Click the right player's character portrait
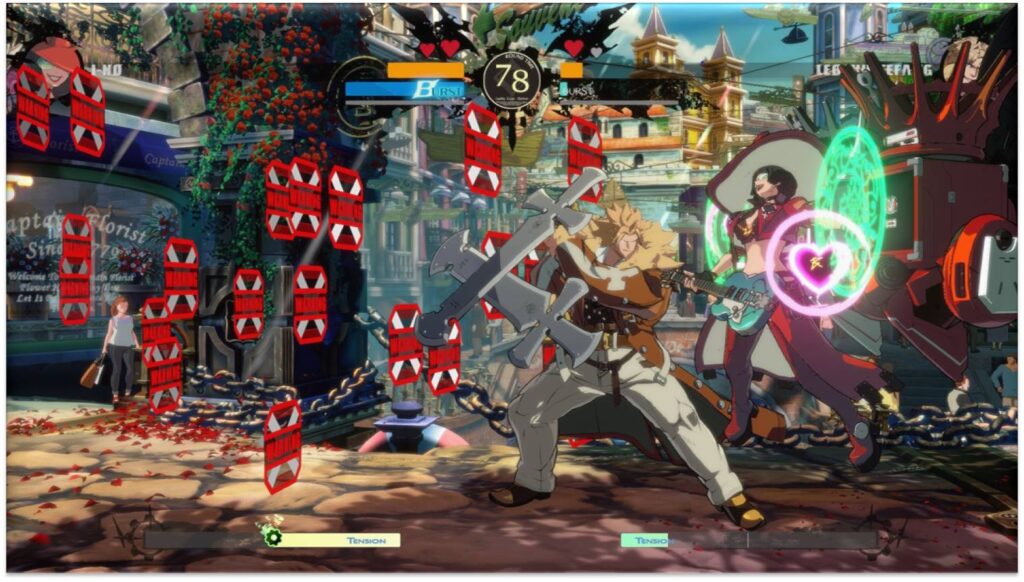 pyautogui.click(x=971, y=60)
